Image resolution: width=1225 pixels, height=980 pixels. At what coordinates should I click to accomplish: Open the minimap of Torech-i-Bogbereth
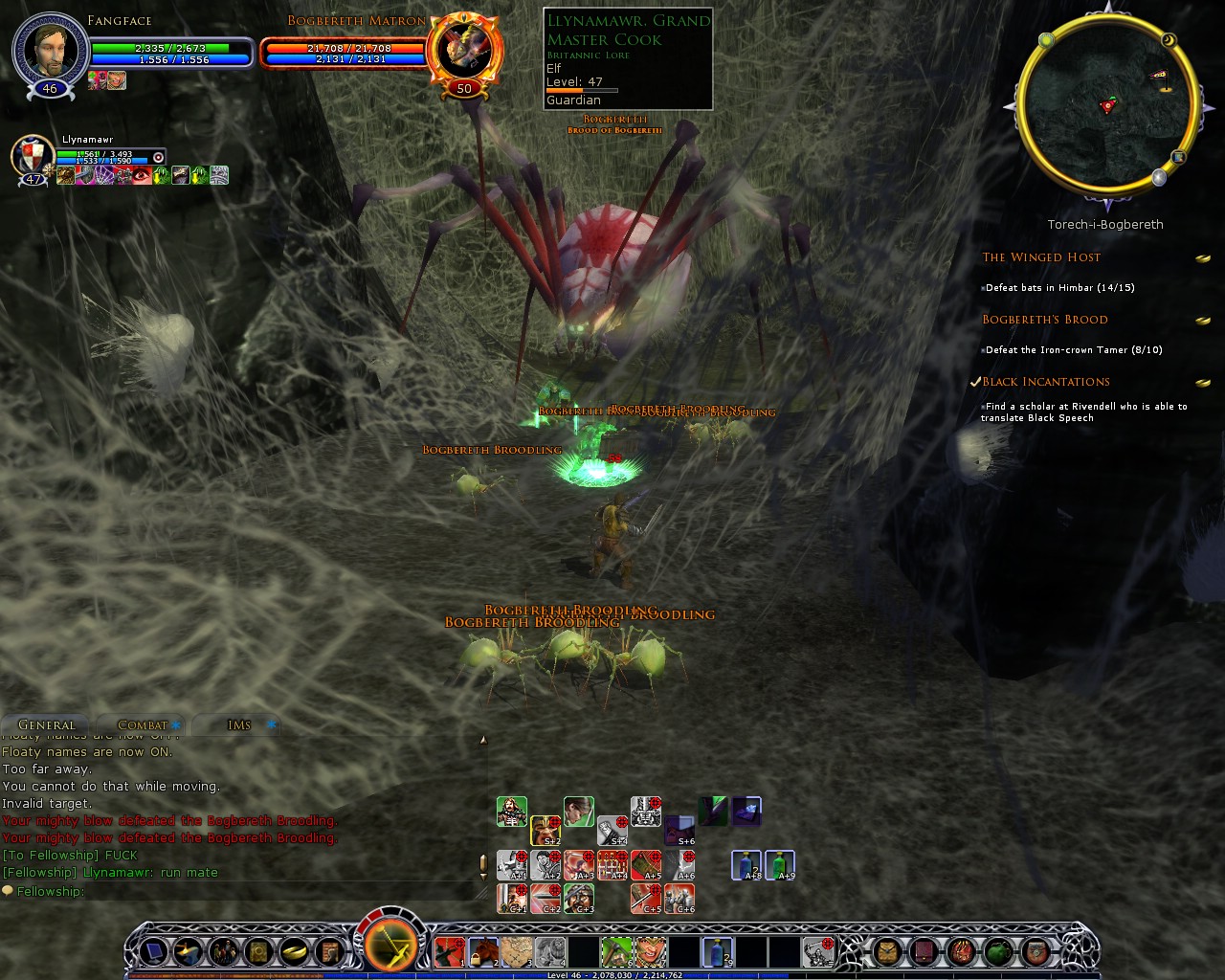pos(1106,105)
